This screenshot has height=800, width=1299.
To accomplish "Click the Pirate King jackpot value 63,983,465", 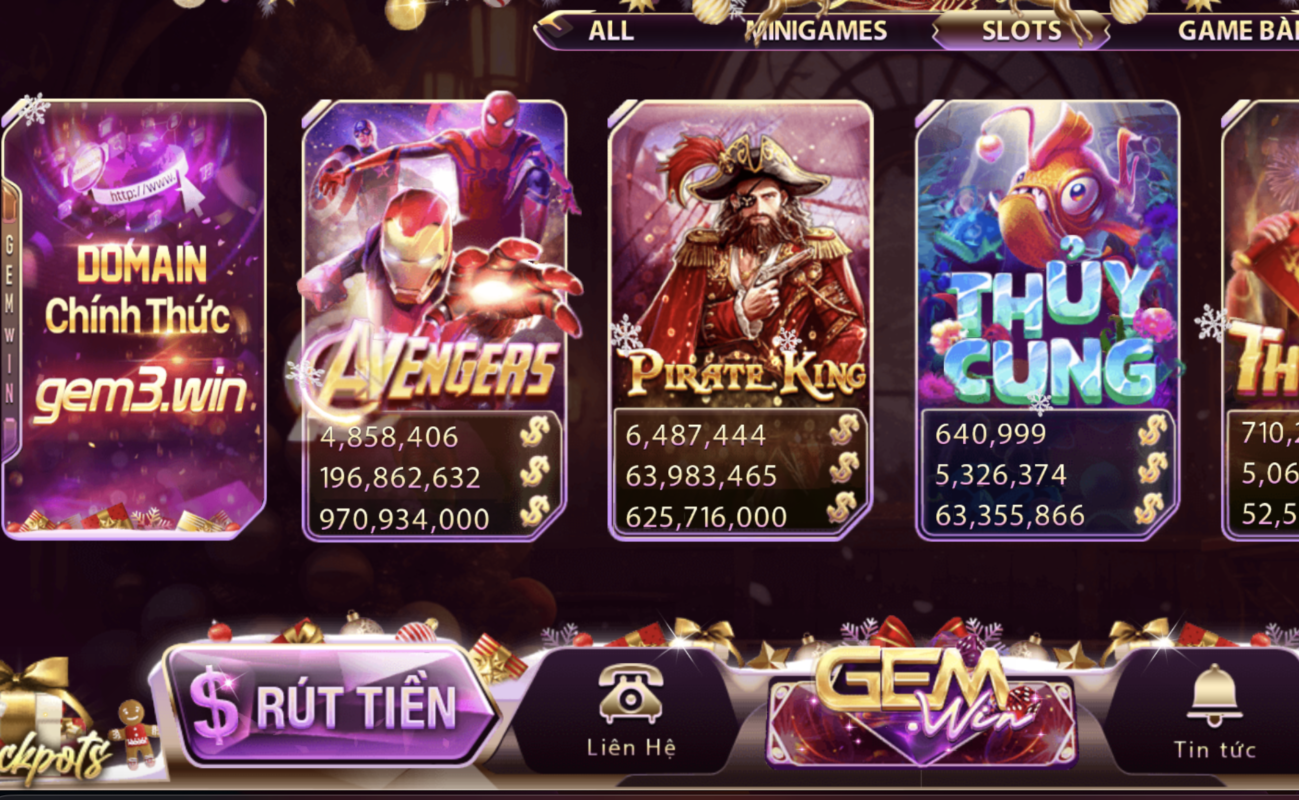I will tap(700, 476).
